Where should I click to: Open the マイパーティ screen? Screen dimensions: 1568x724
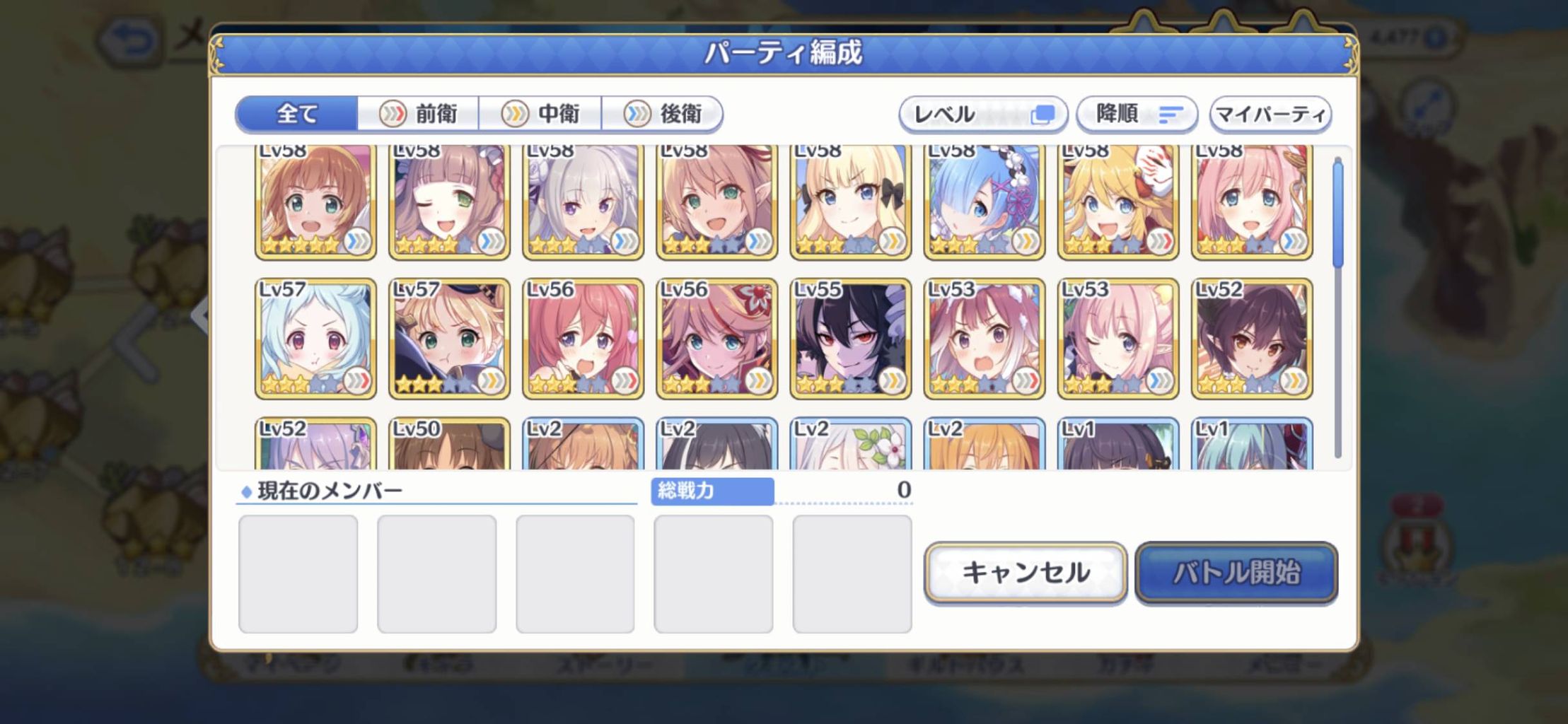tap(1270, 113)
